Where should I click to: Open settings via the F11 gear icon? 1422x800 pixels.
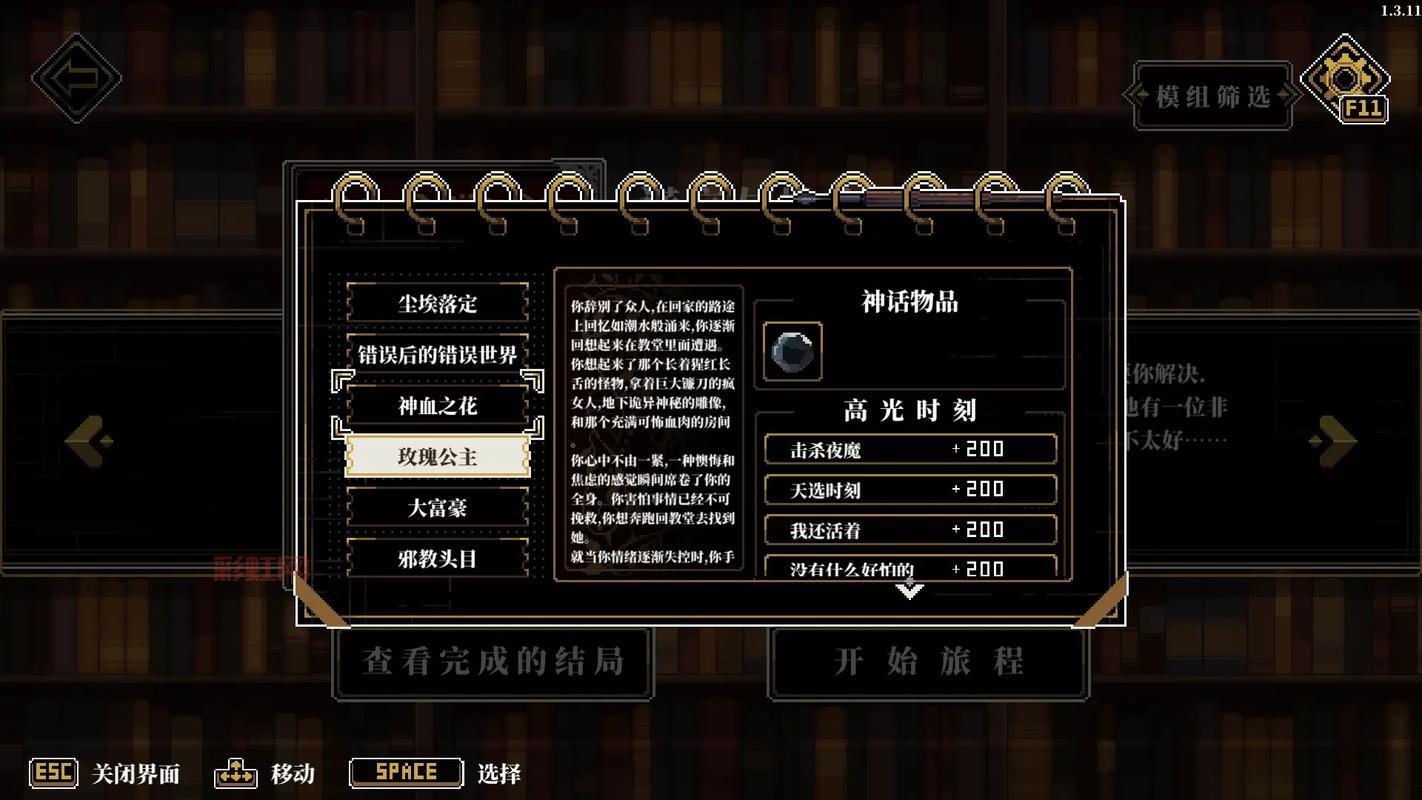(x=1345, y=78)
